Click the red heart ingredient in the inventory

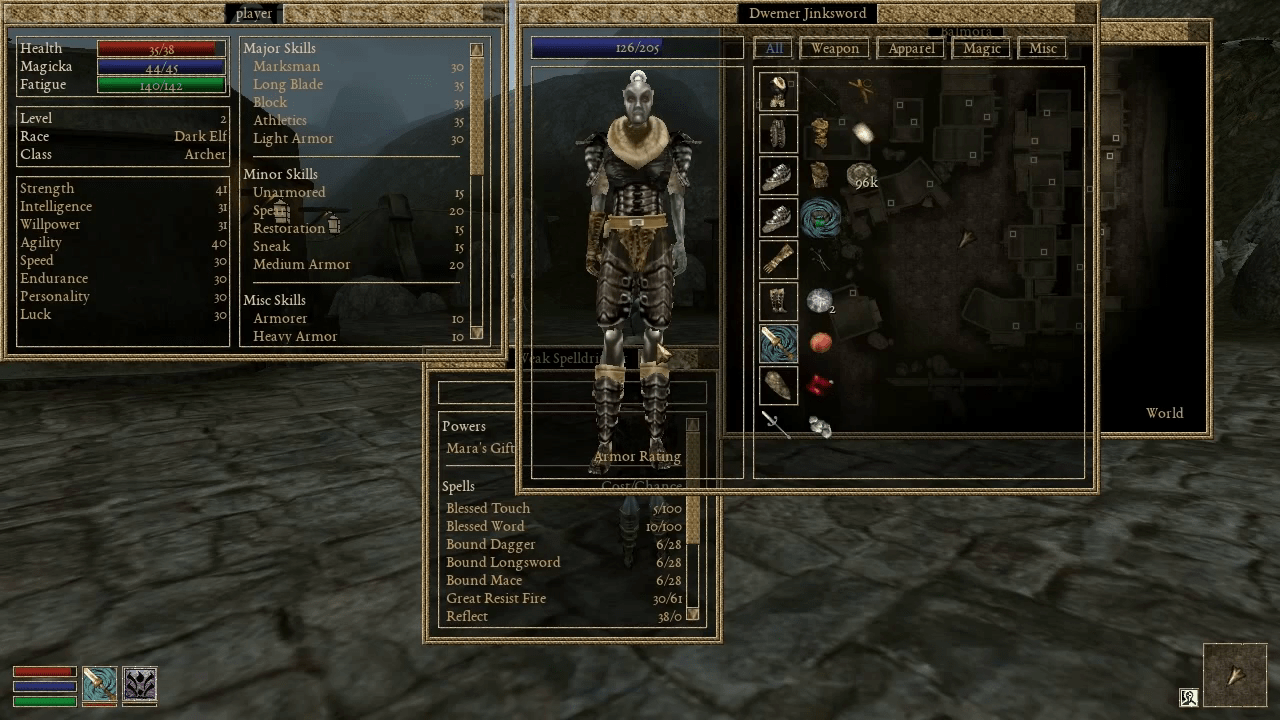point(816,387)
